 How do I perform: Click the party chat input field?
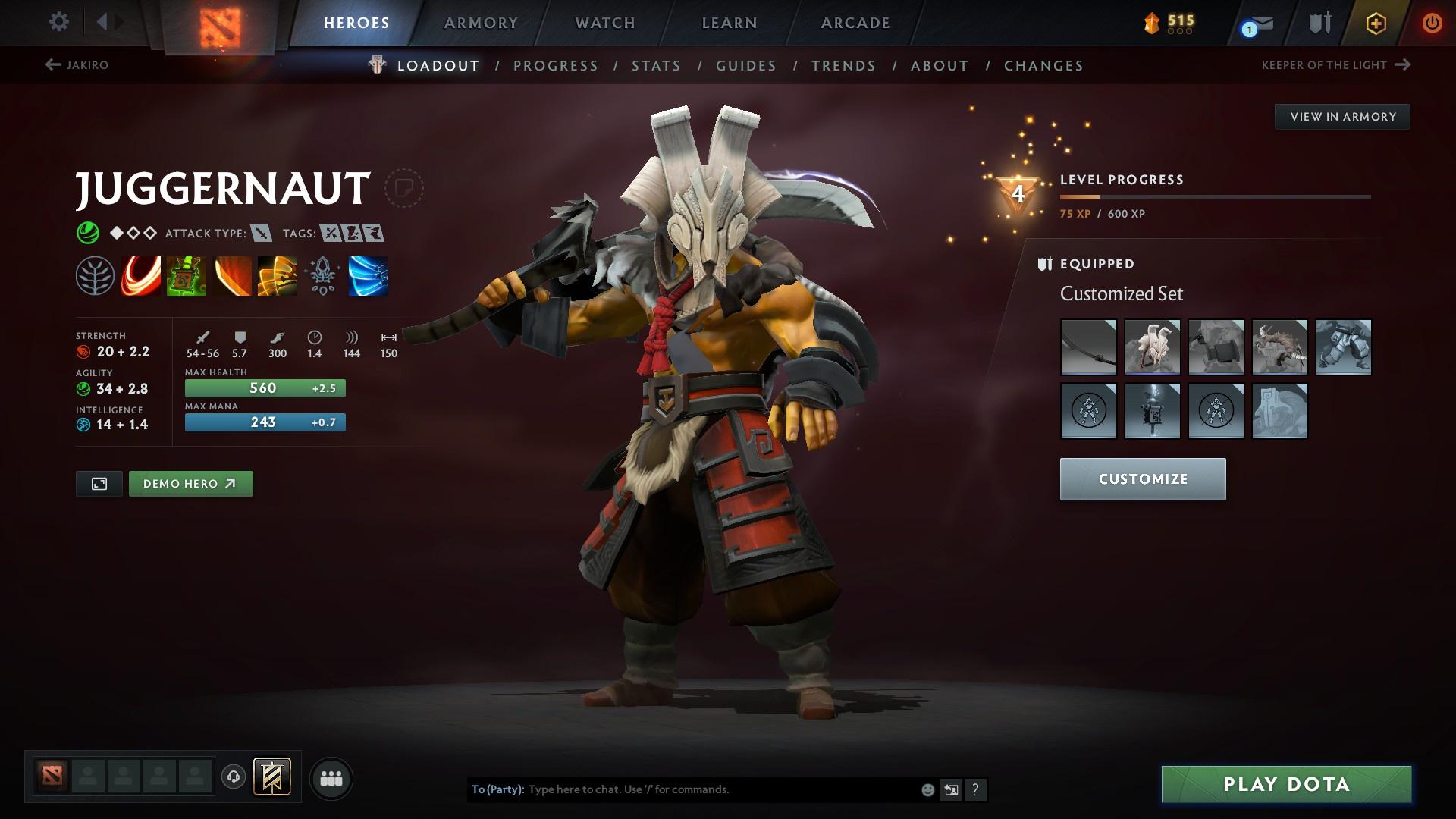coord(720,789)
